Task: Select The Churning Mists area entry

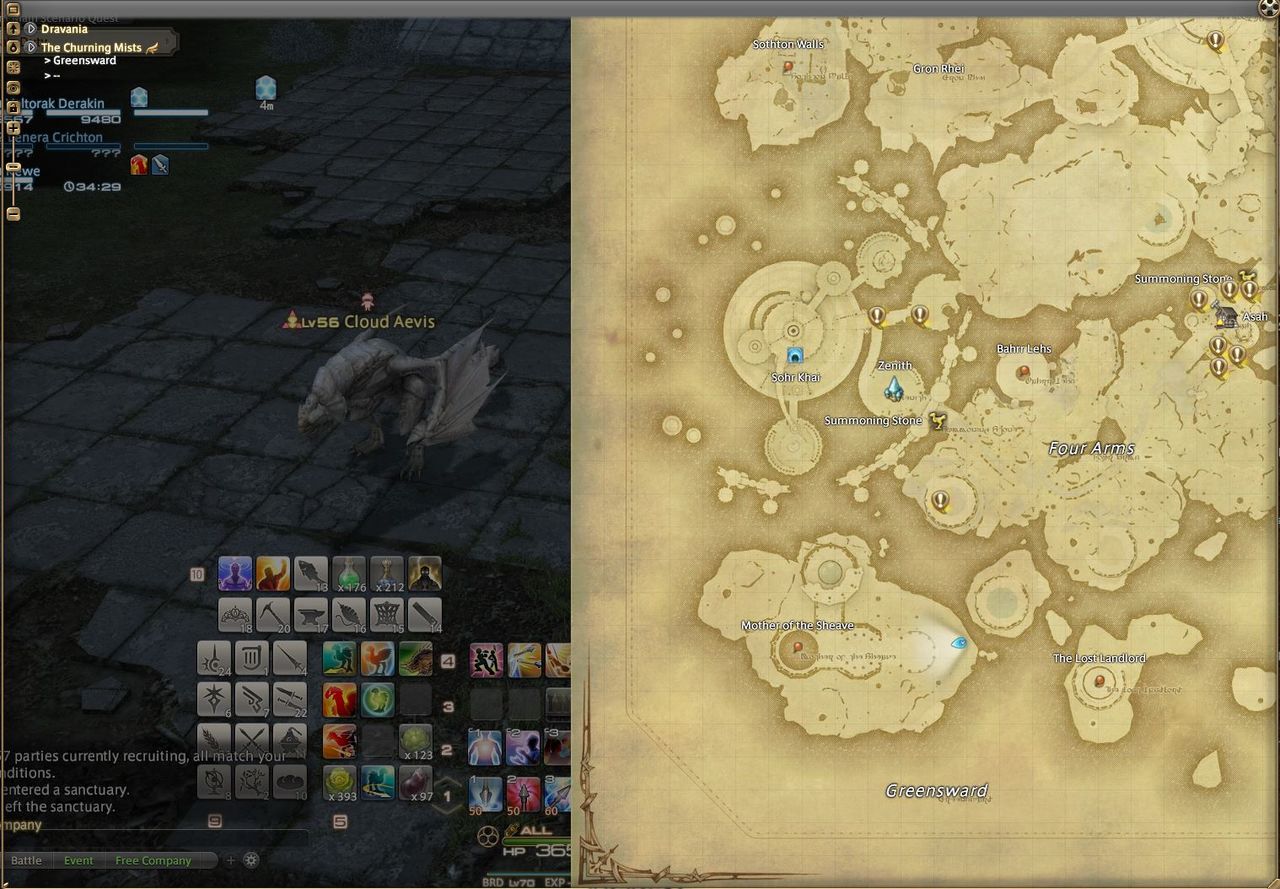Action: [91, 47]
